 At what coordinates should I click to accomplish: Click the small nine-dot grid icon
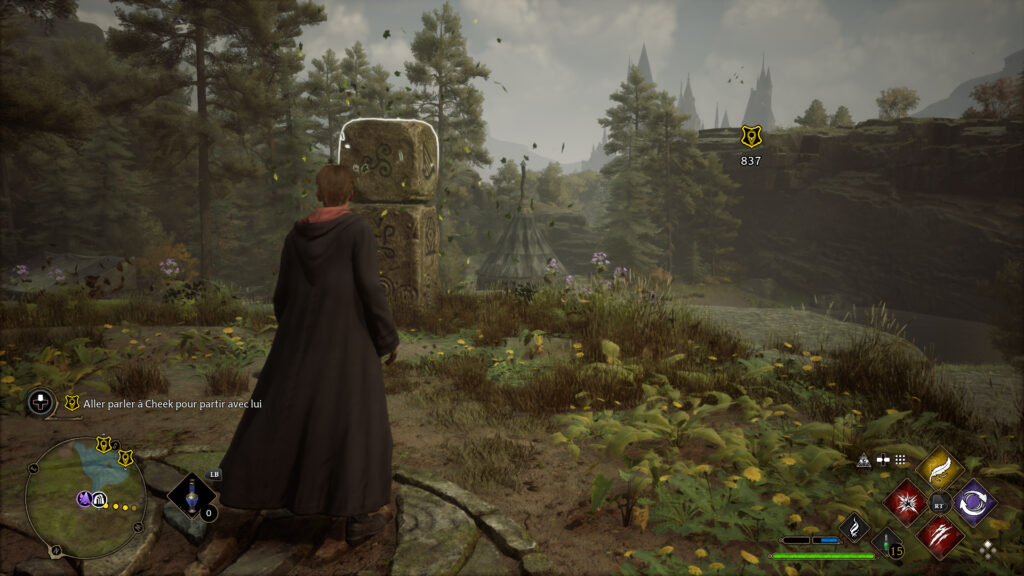click(x=901, y=460)
